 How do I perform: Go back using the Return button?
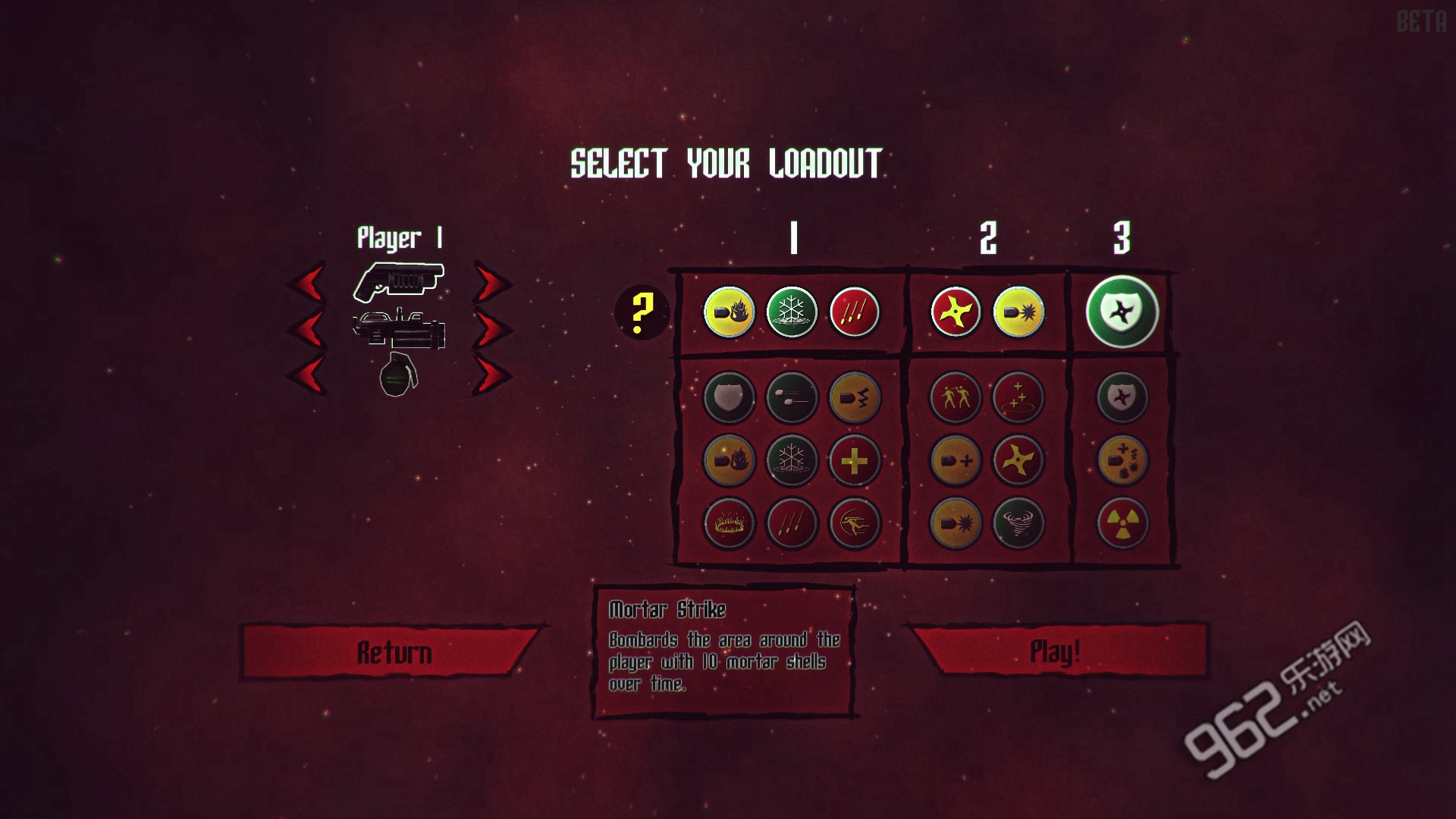(x=394, y=652)
